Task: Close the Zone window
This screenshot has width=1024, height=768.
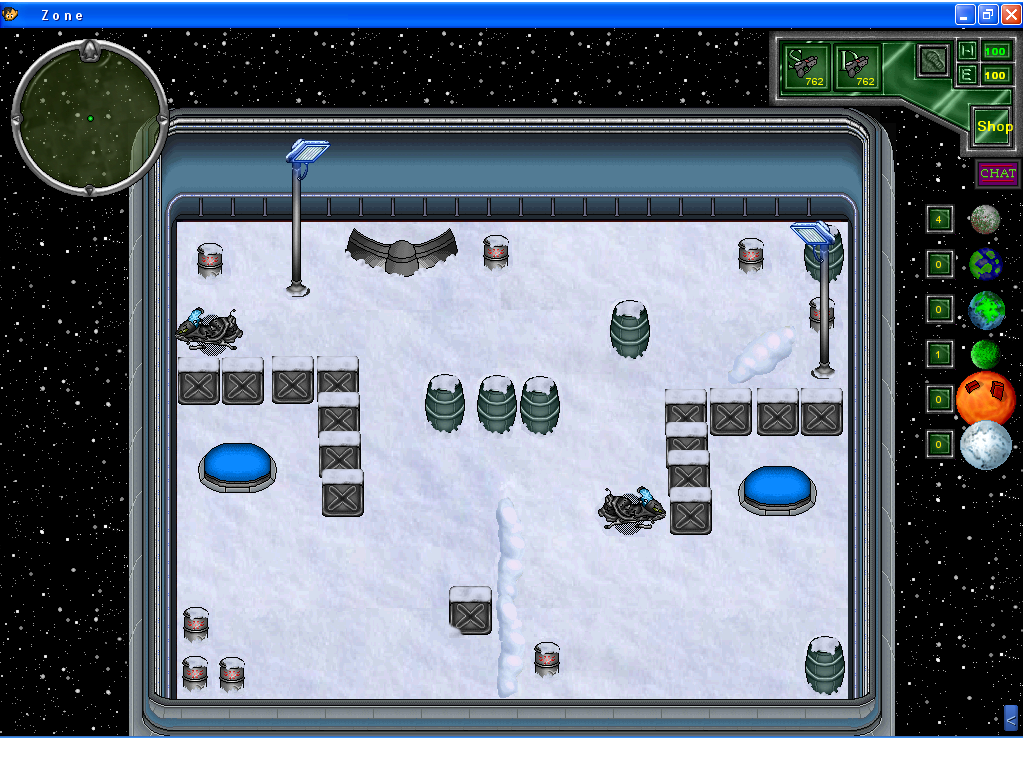Action: pos(1010,14)
